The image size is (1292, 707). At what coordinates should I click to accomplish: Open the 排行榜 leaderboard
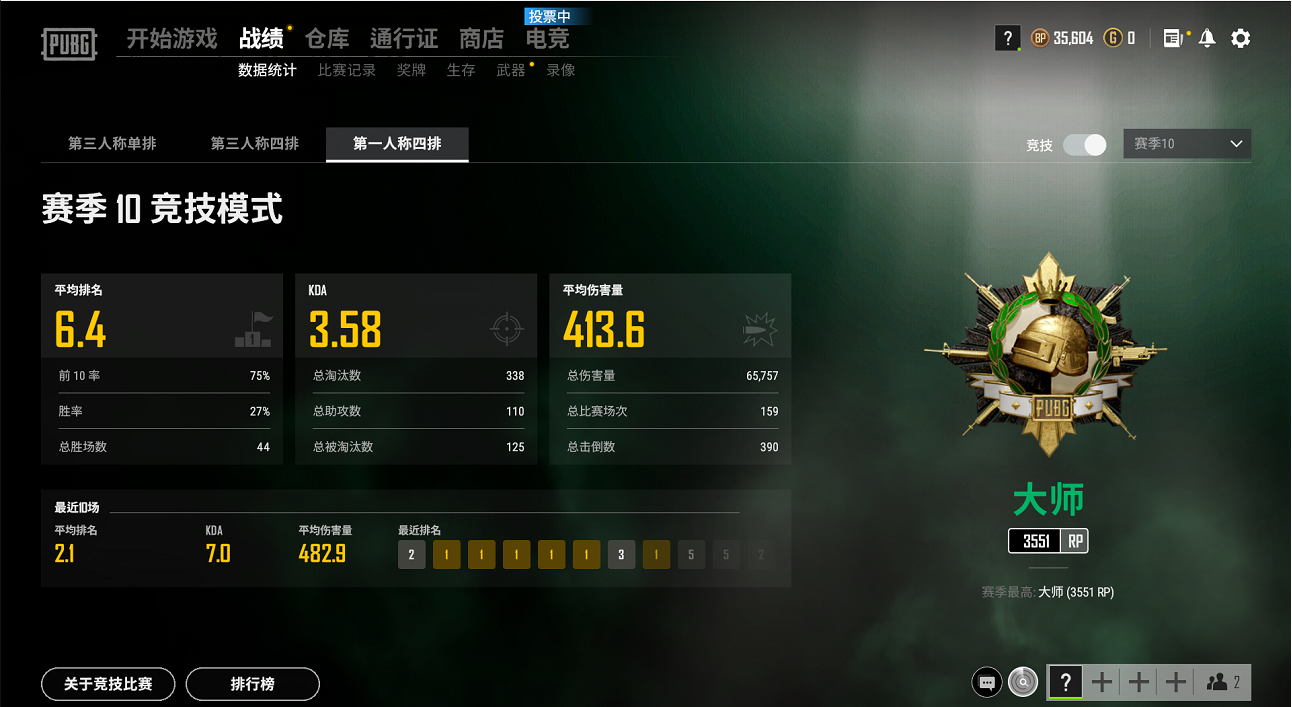click(x=252, y=684)
